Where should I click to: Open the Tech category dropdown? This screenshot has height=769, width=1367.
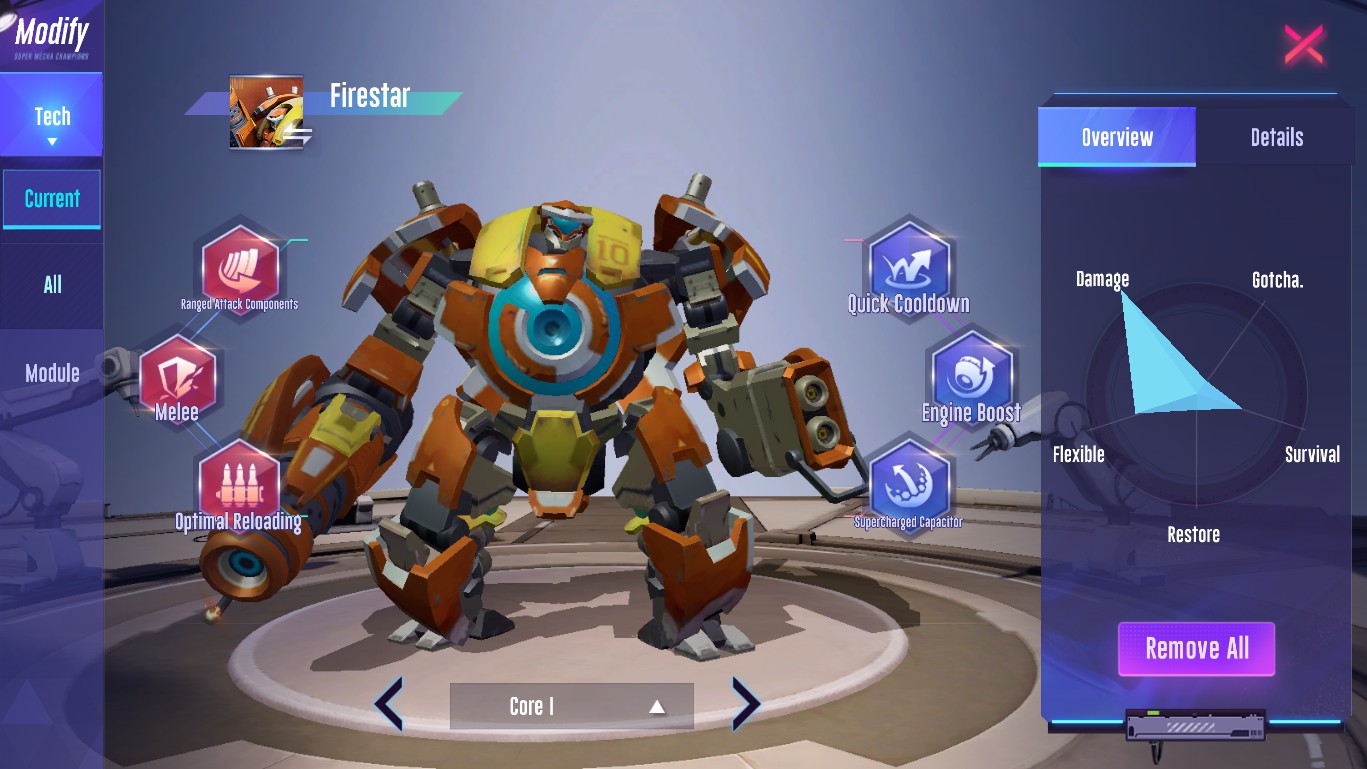tap(52, 124)
